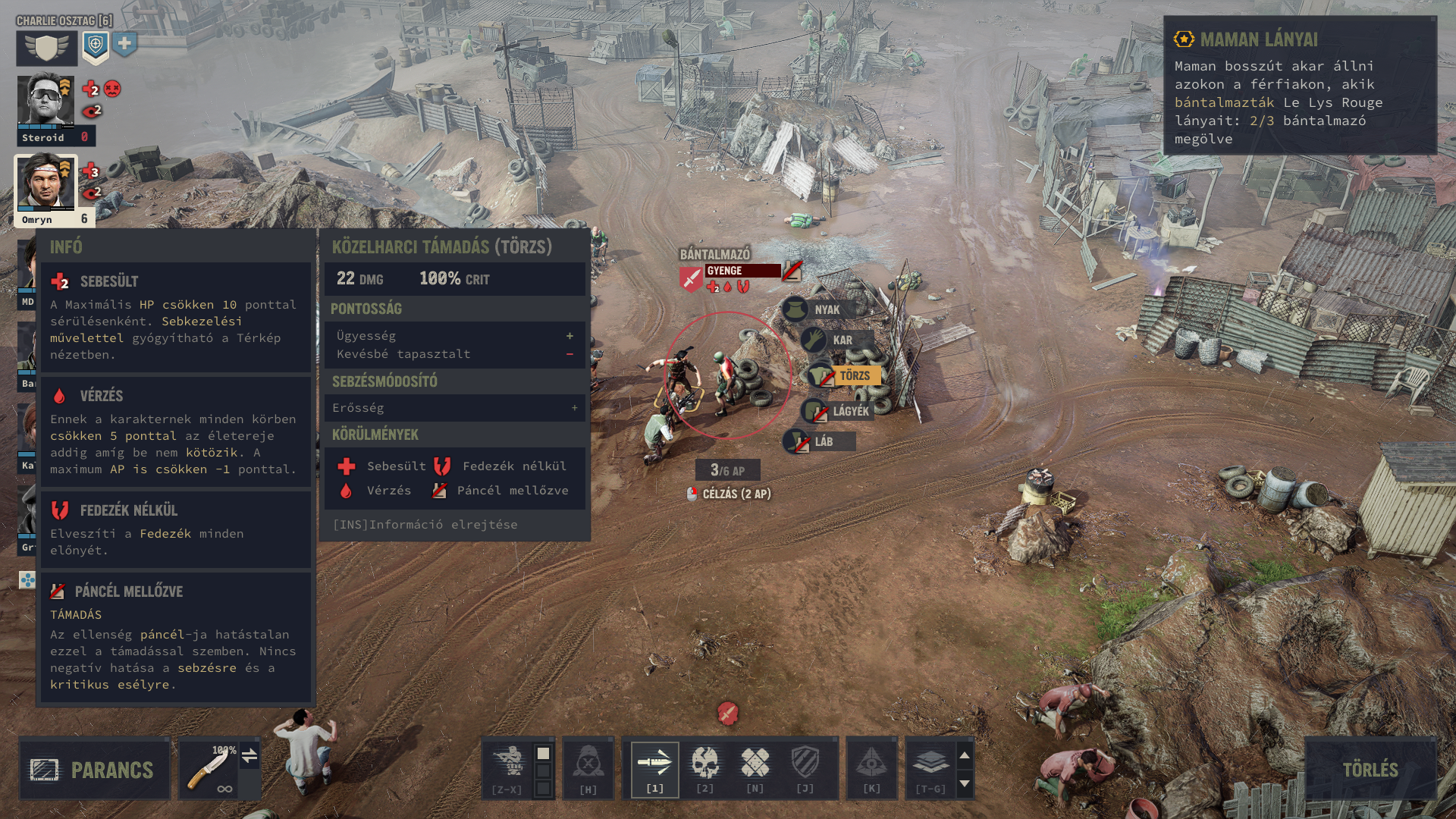Swap weapon set with the arrows icon
The height and width of the screenshot is (819, 1456).
click(249, 755)
